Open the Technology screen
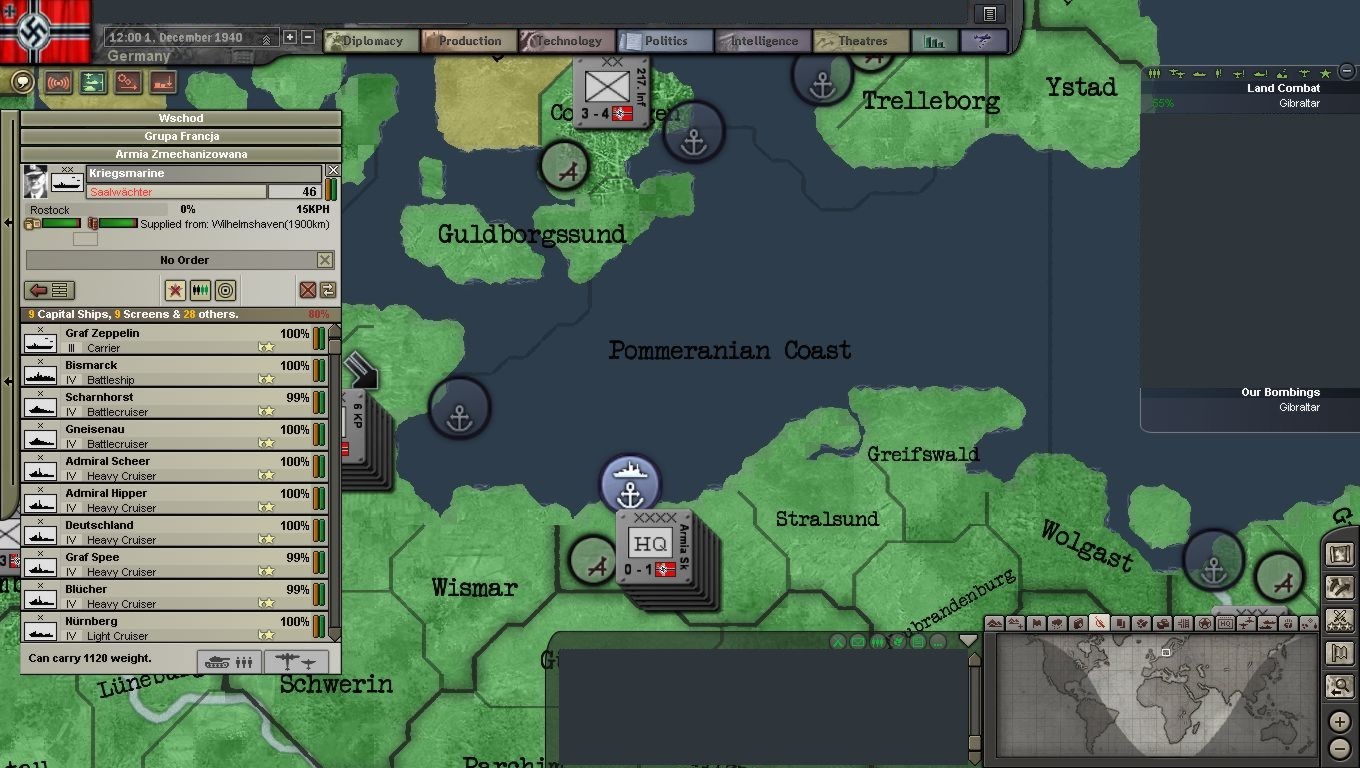Image resolution: width=1360 pixels, height=768 pixels. point(563,41)
